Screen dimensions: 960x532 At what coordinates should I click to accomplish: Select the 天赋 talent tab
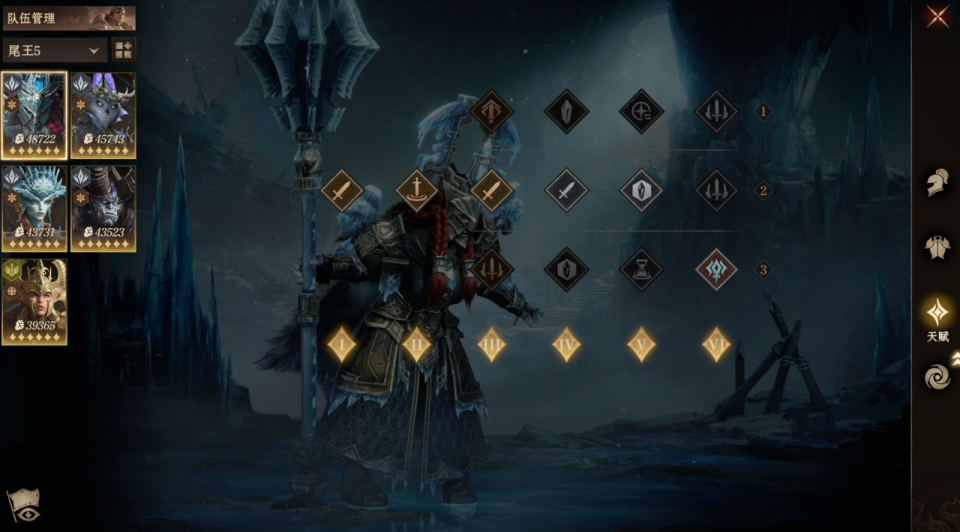[x=937, y=313]
